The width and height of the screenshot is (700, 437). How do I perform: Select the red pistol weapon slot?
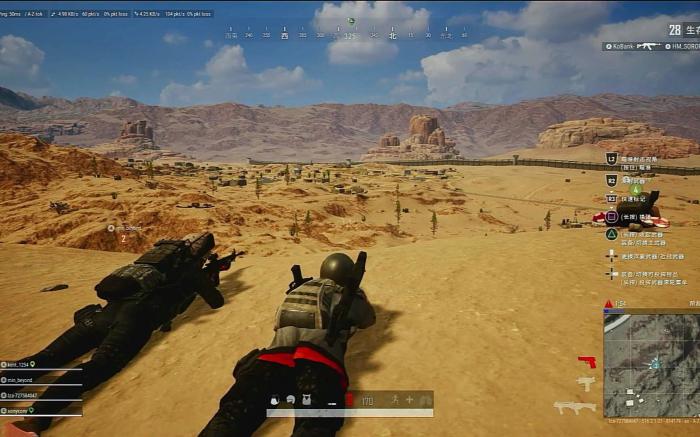(586, 362)
